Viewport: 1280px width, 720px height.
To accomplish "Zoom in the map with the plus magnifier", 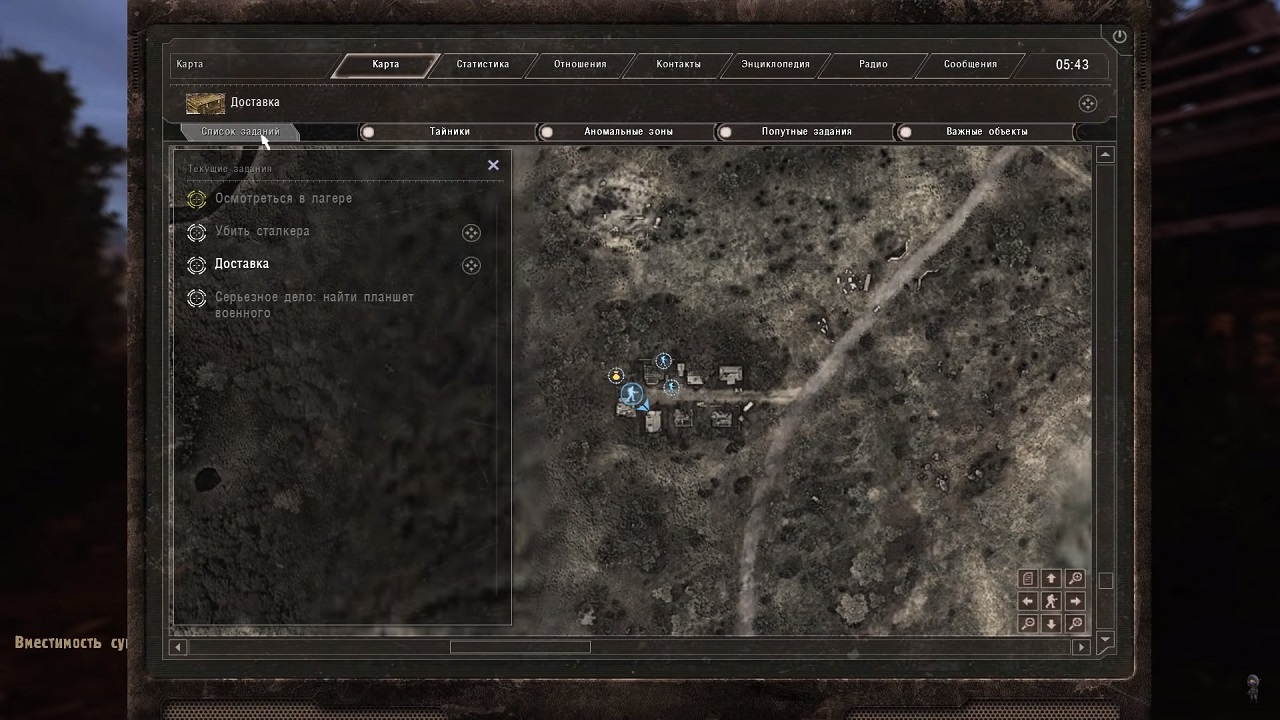I will tap(1075, 578).
